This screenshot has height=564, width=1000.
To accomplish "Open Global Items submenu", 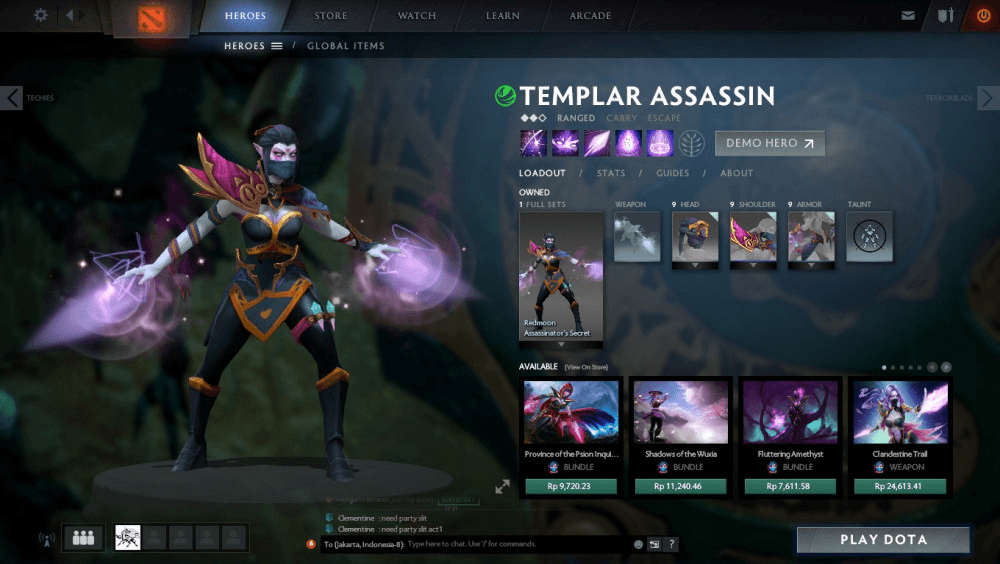I will click(x=345, y=46).
